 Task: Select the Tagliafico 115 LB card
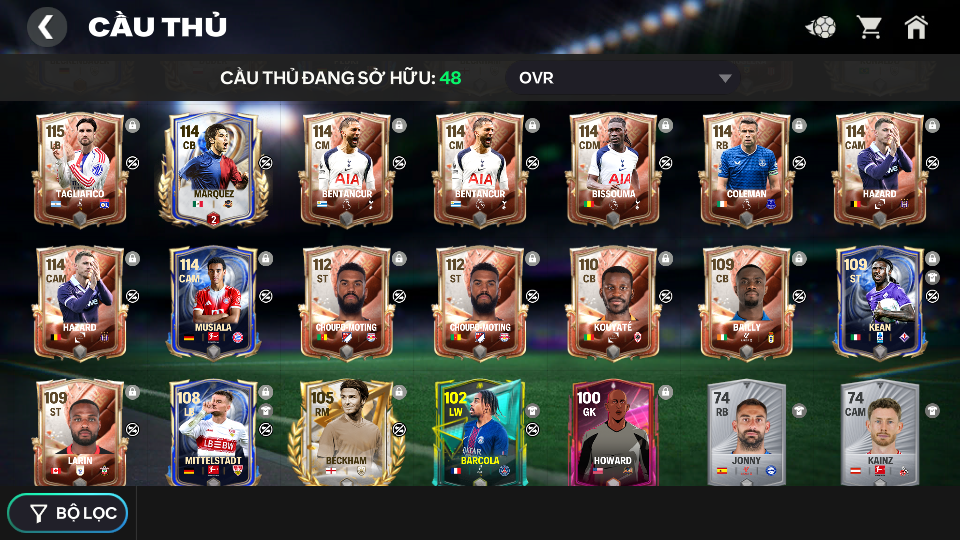tap(80, 167)
